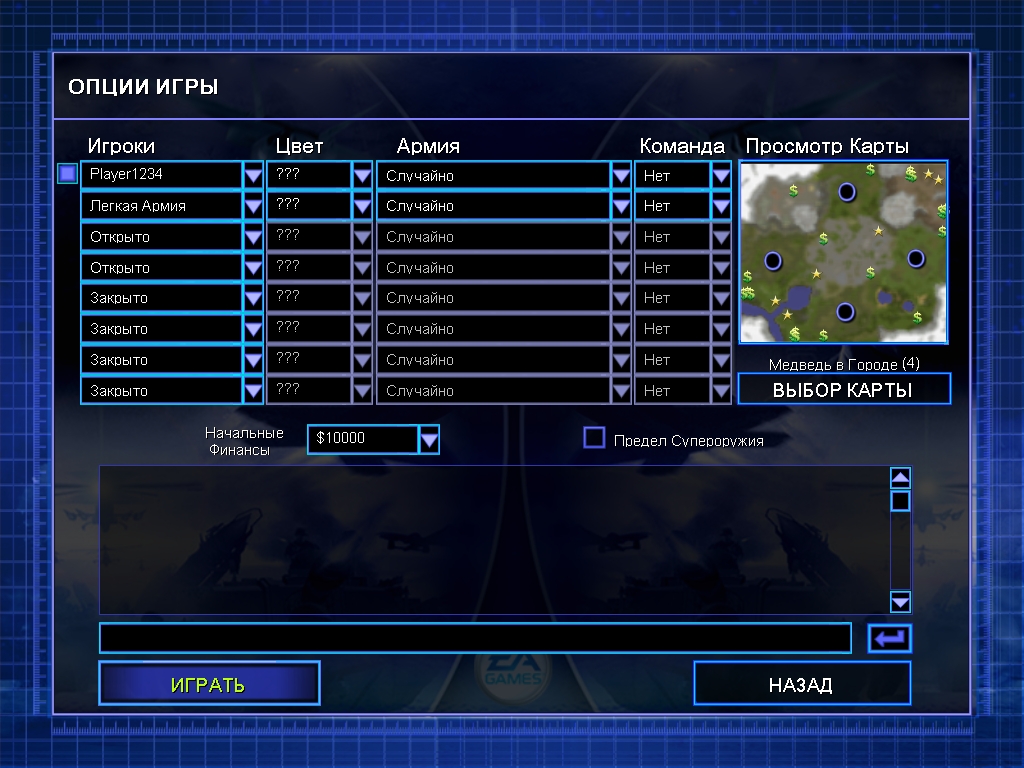
Task: Toggle the Предел Супероружия checkbox
Action: coord(595,438)
